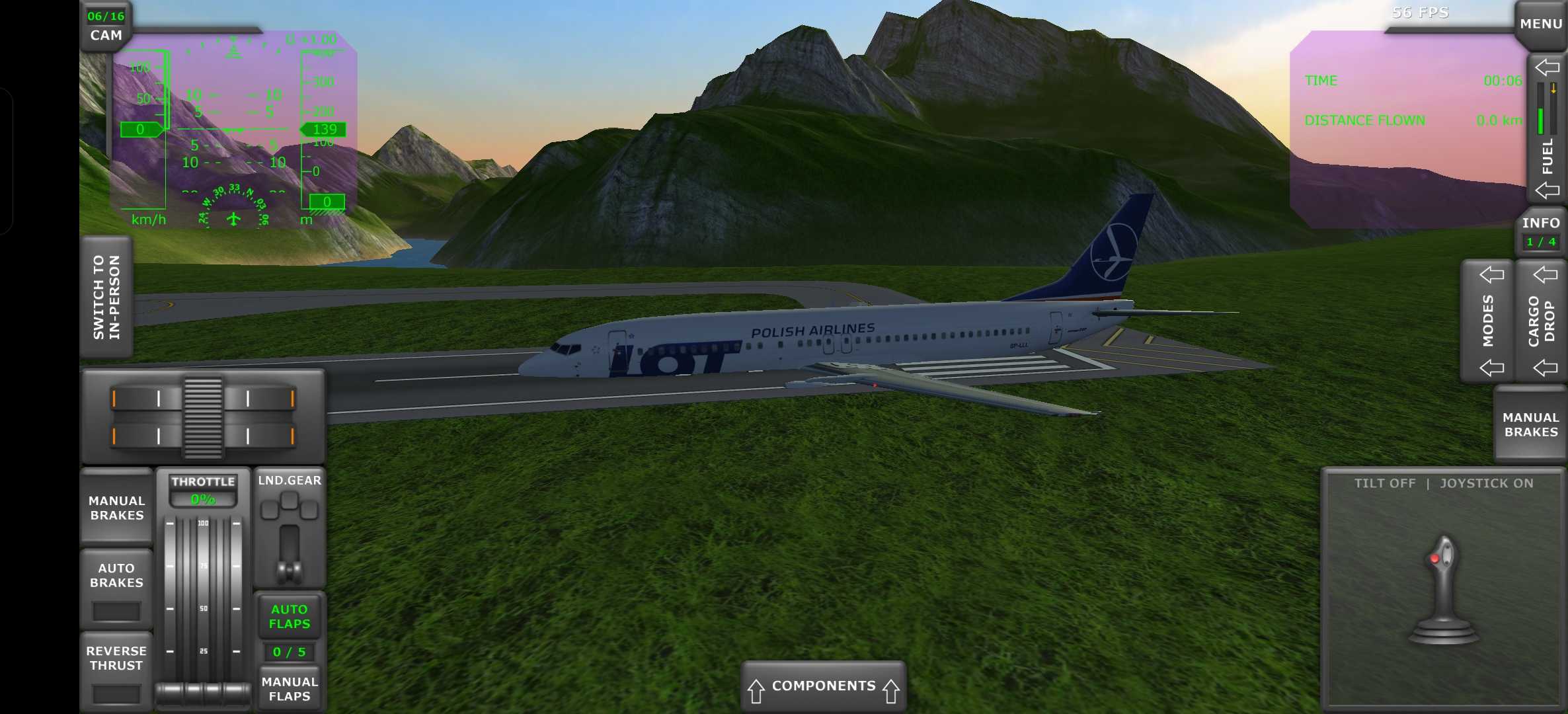Toggle the Manual Brakes button beside the throttle
The height and width of the screenshot is (714, 1568).
pos(117,508)
